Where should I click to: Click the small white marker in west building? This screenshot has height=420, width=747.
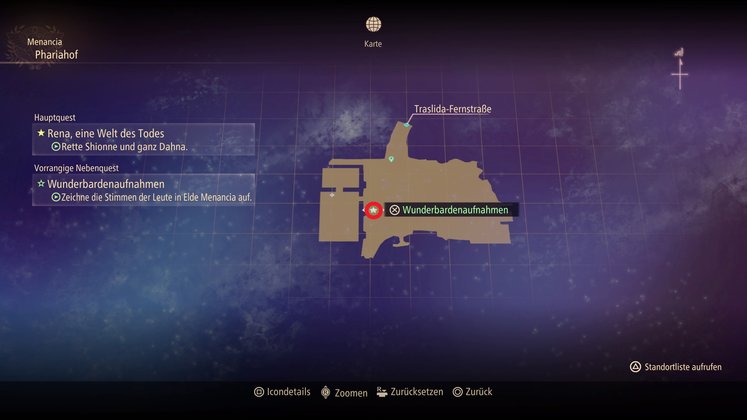coord(332,195)
